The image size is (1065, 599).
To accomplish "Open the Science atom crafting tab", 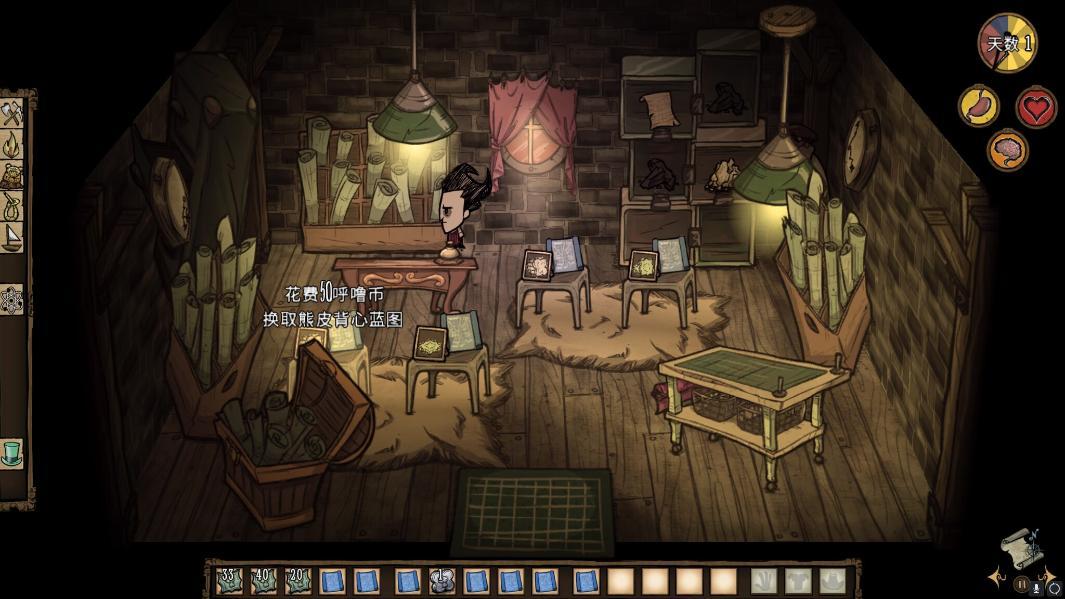I will pos(12,298).
